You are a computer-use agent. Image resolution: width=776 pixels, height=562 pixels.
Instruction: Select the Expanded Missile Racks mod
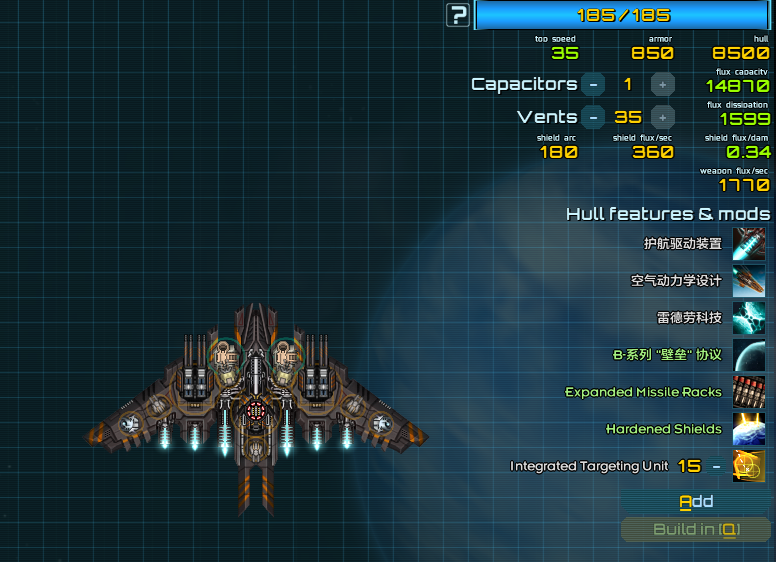click(x=749, y=392)
